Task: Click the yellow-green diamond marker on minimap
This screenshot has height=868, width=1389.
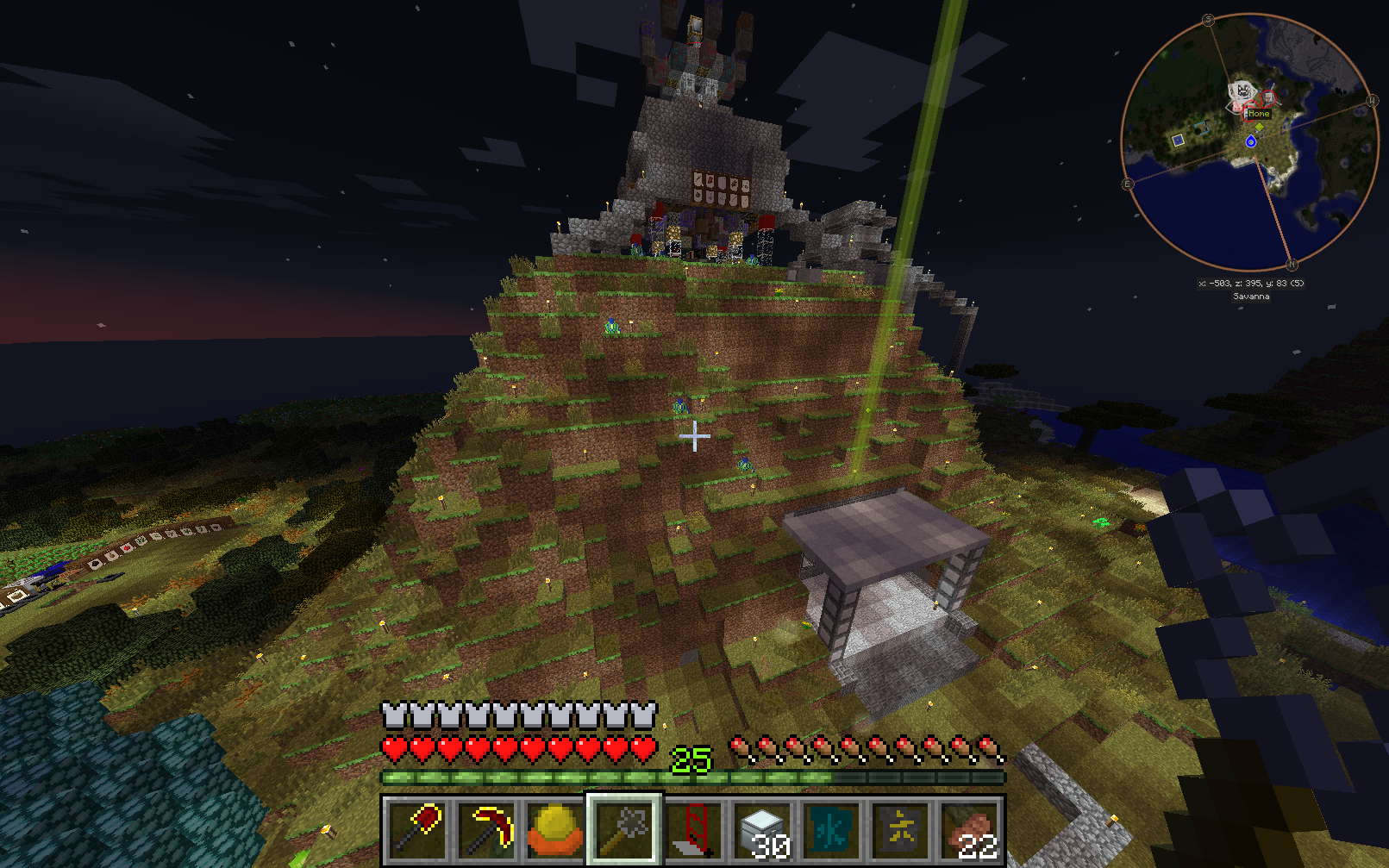Action: pyautogui.click(x=1260, y=128)
